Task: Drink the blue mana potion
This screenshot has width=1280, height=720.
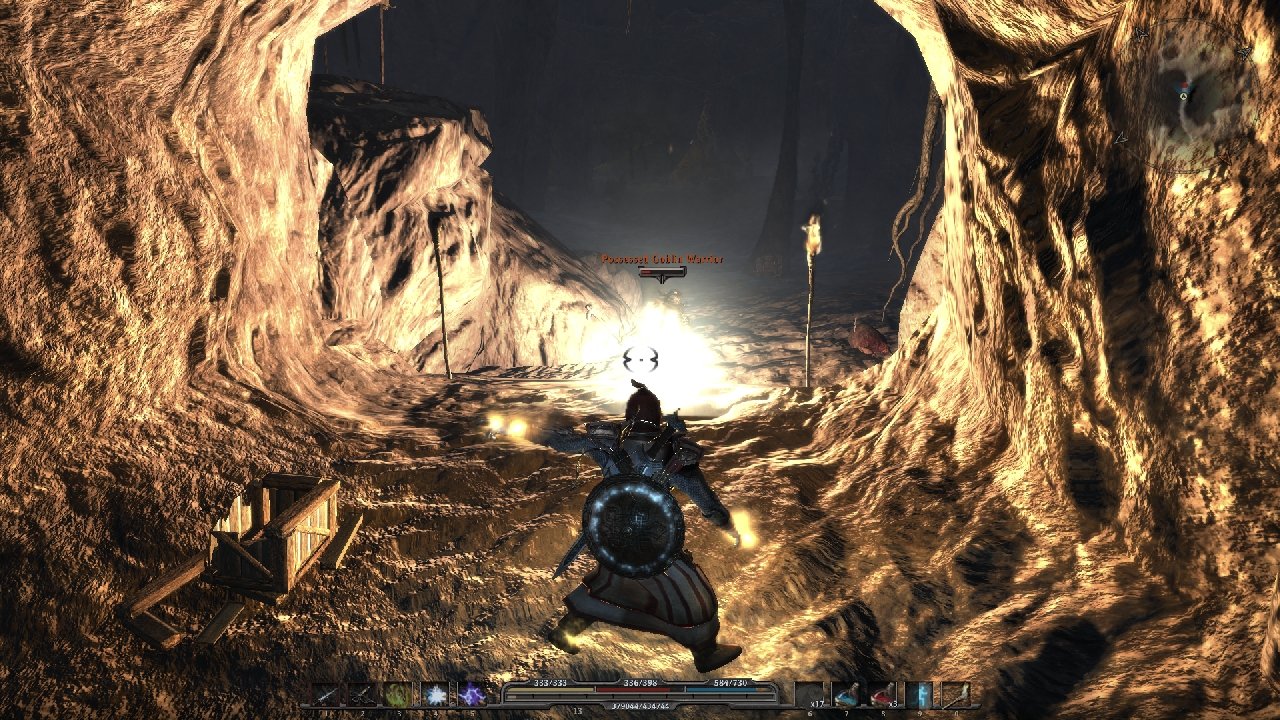Action: click(846, 694)
